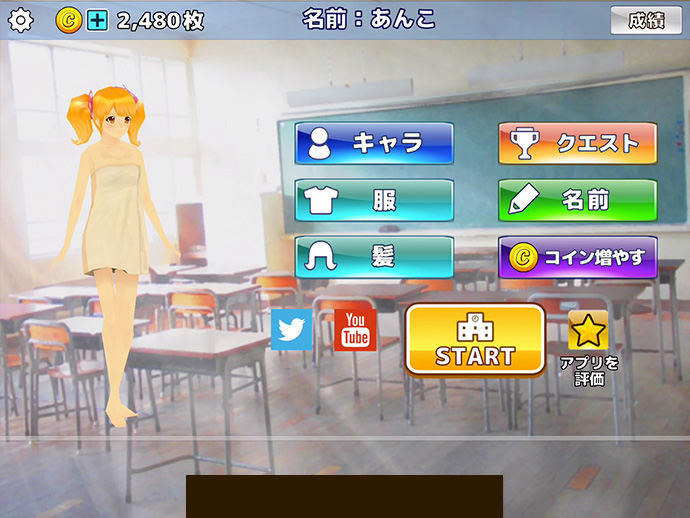Start the game with START
Image resolution: width=690 pixels, height=518 pixels.
pos(474,339)
